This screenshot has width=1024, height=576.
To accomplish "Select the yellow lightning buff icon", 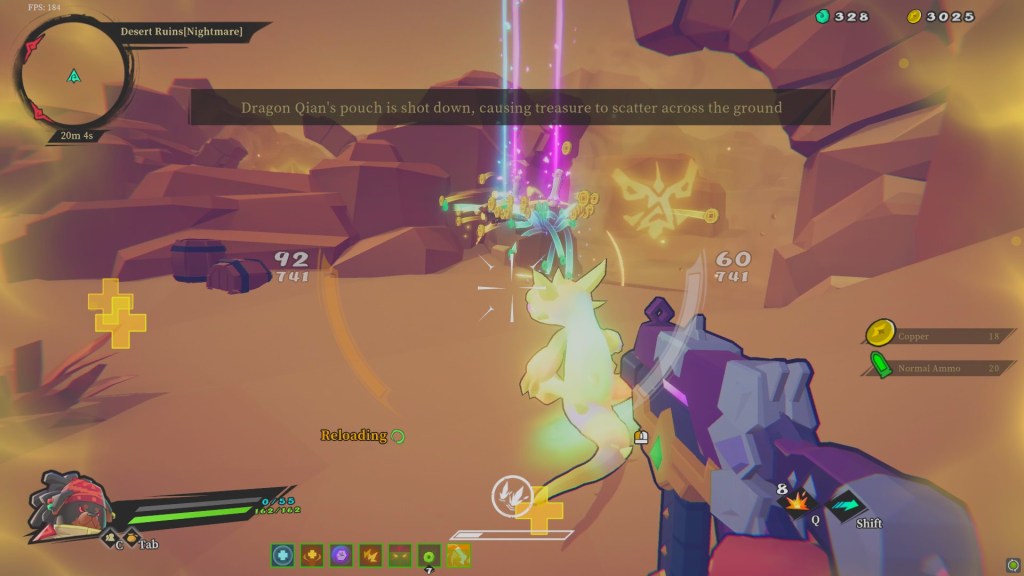I will (x=371, y=555).
